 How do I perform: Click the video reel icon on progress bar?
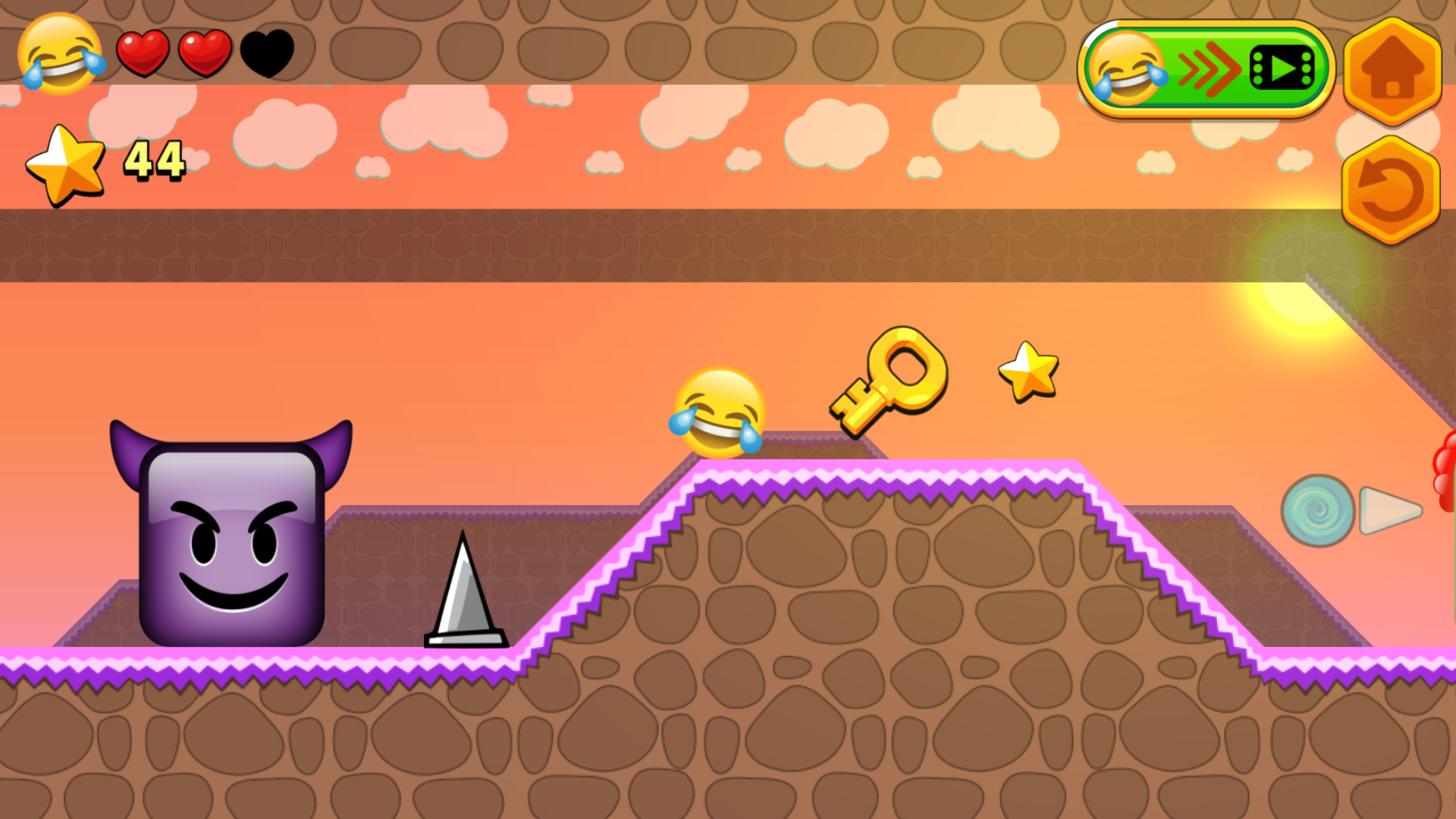pos(1282,69)
